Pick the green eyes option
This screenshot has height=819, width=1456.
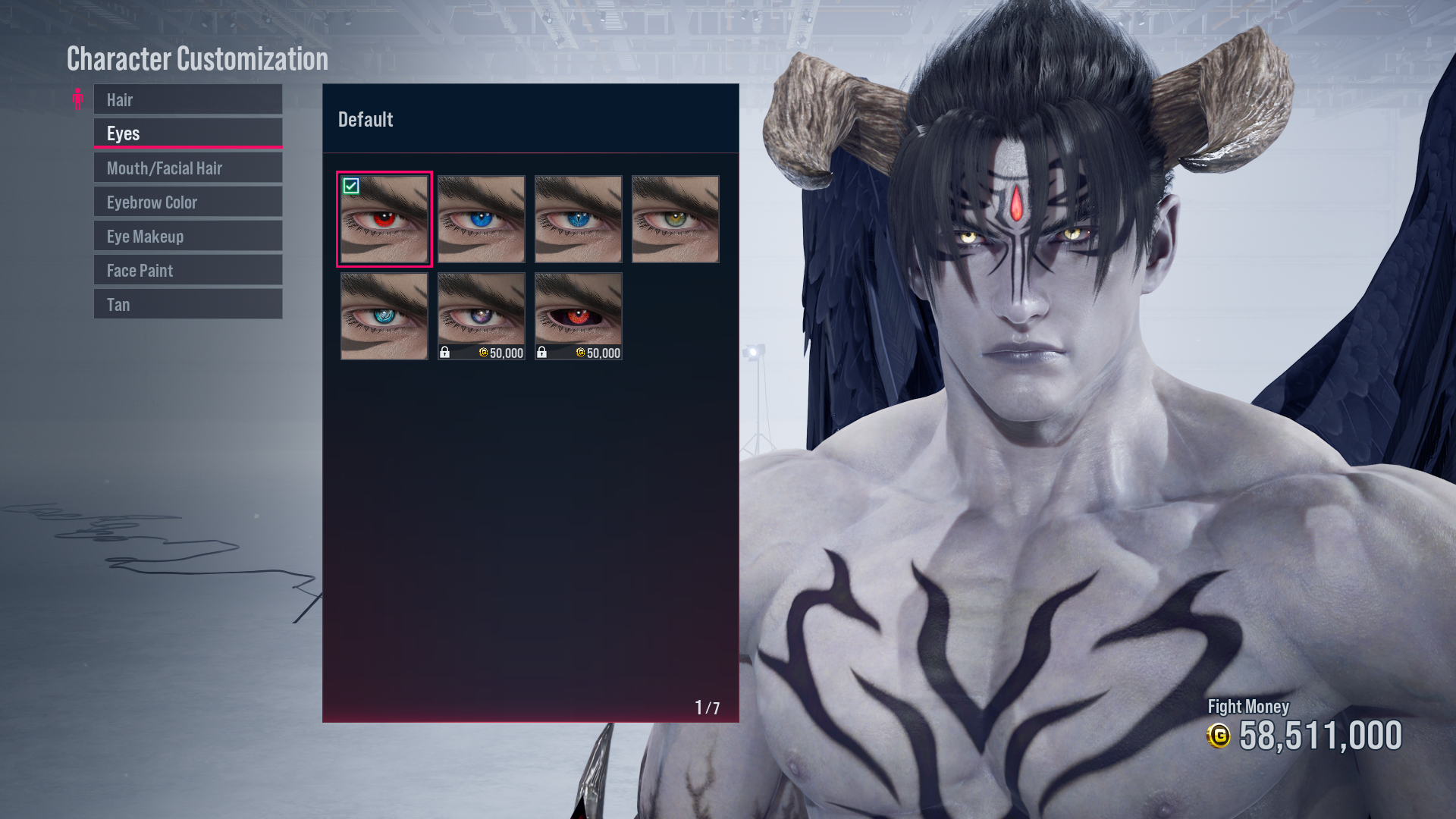point(675,220)
